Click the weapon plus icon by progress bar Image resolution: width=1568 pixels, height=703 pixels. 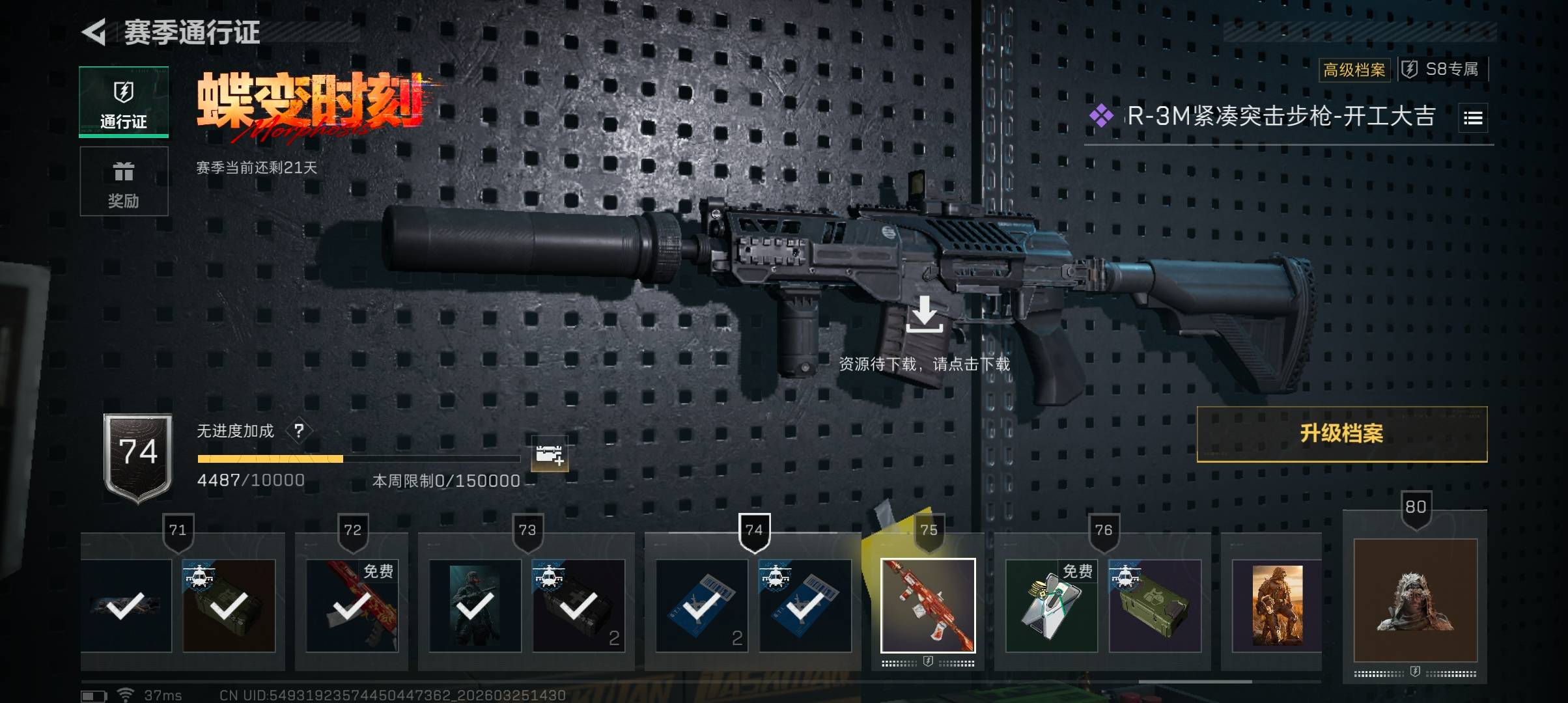[549, 454]
